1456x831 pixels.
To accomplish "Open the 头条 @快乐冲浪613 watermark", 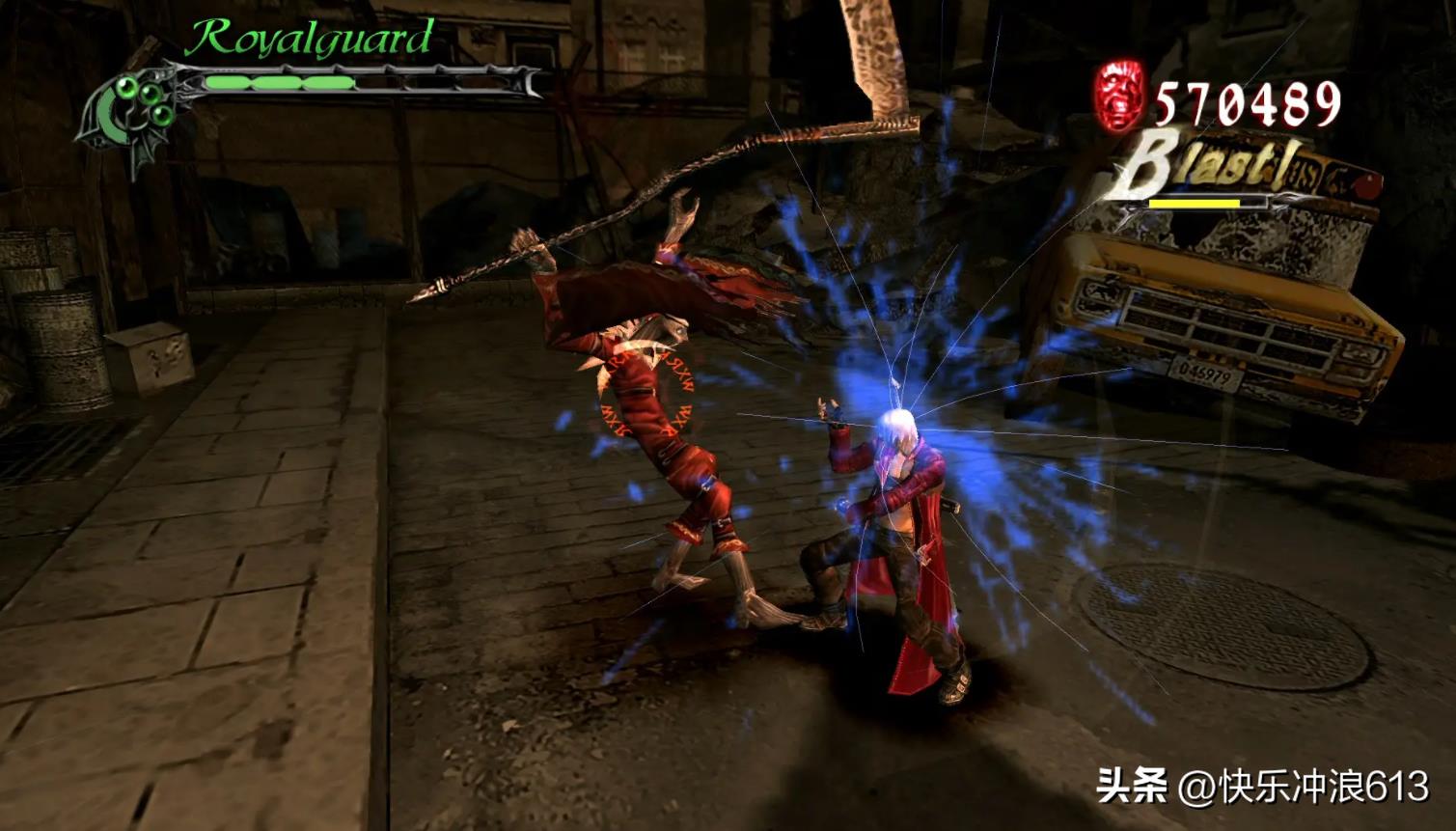I will tap(1262, 787).
